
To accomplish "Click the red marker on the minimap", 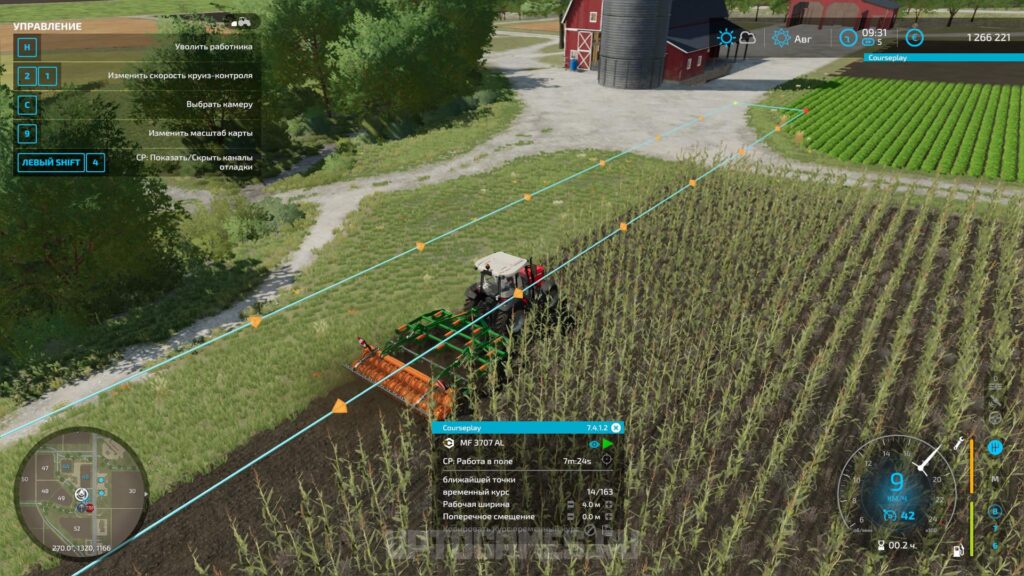I will [89, 508].
